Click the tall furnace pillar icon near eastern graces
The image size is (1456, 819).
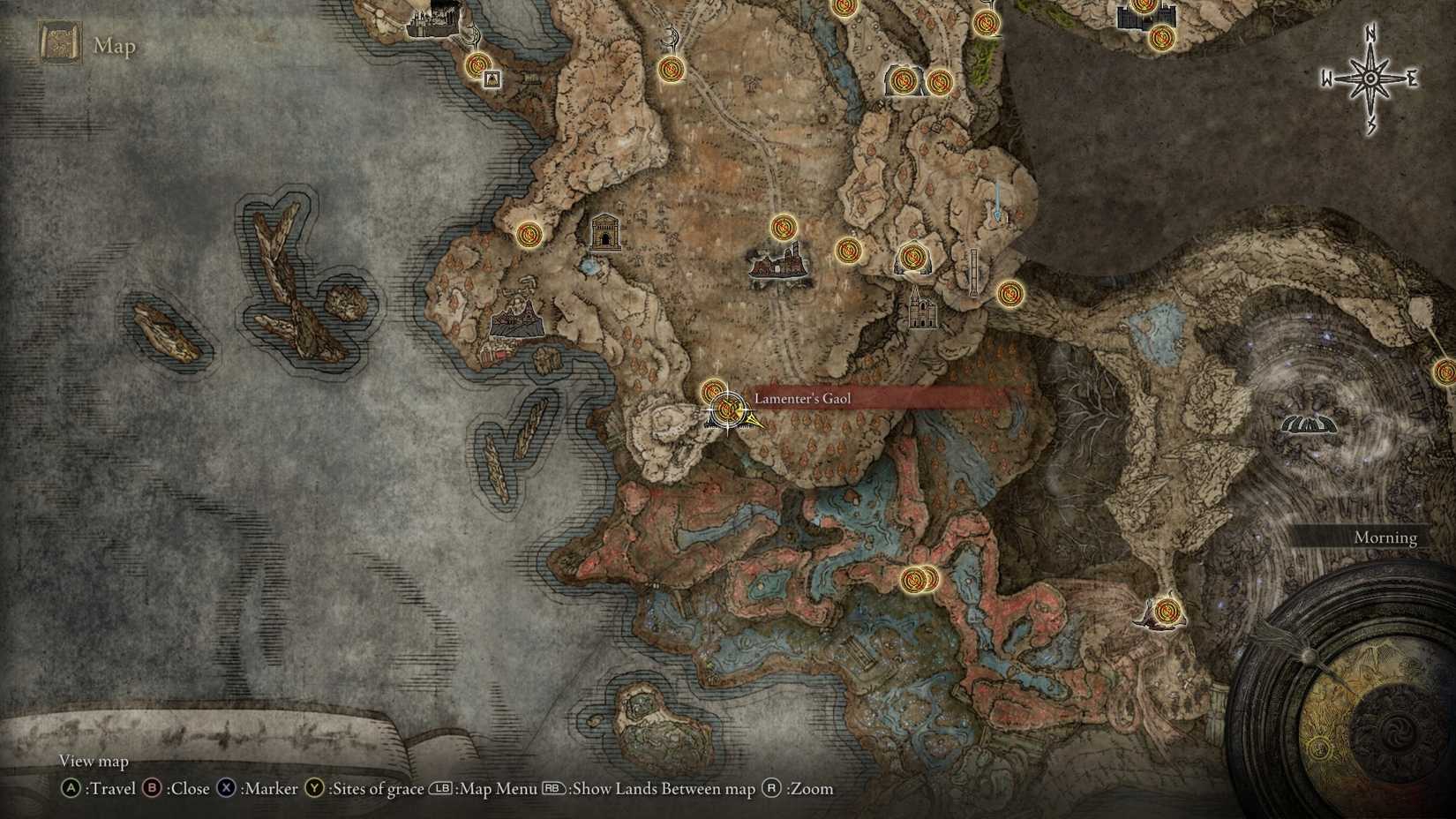pos(973,272)
